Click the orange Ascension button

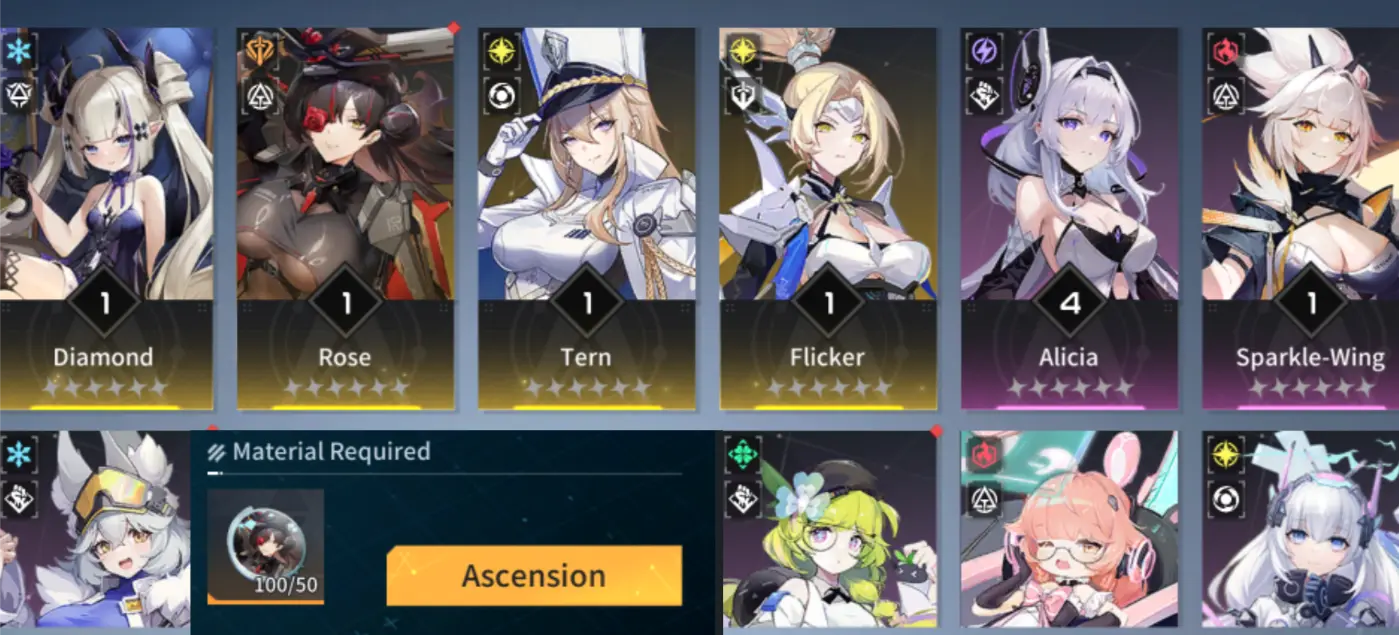[x=534, y=576]
